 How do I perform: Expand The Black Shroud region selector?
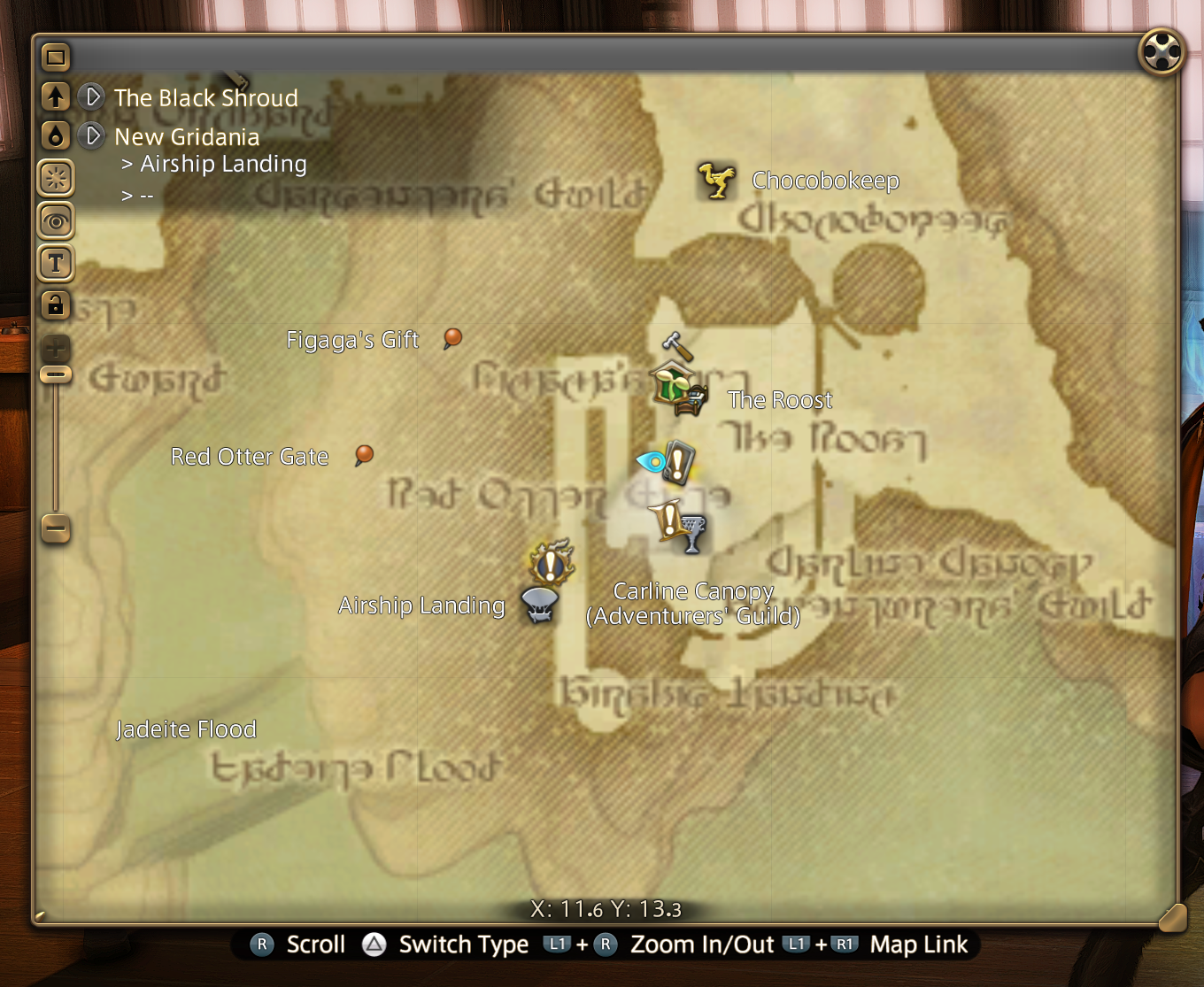[92, 96]
